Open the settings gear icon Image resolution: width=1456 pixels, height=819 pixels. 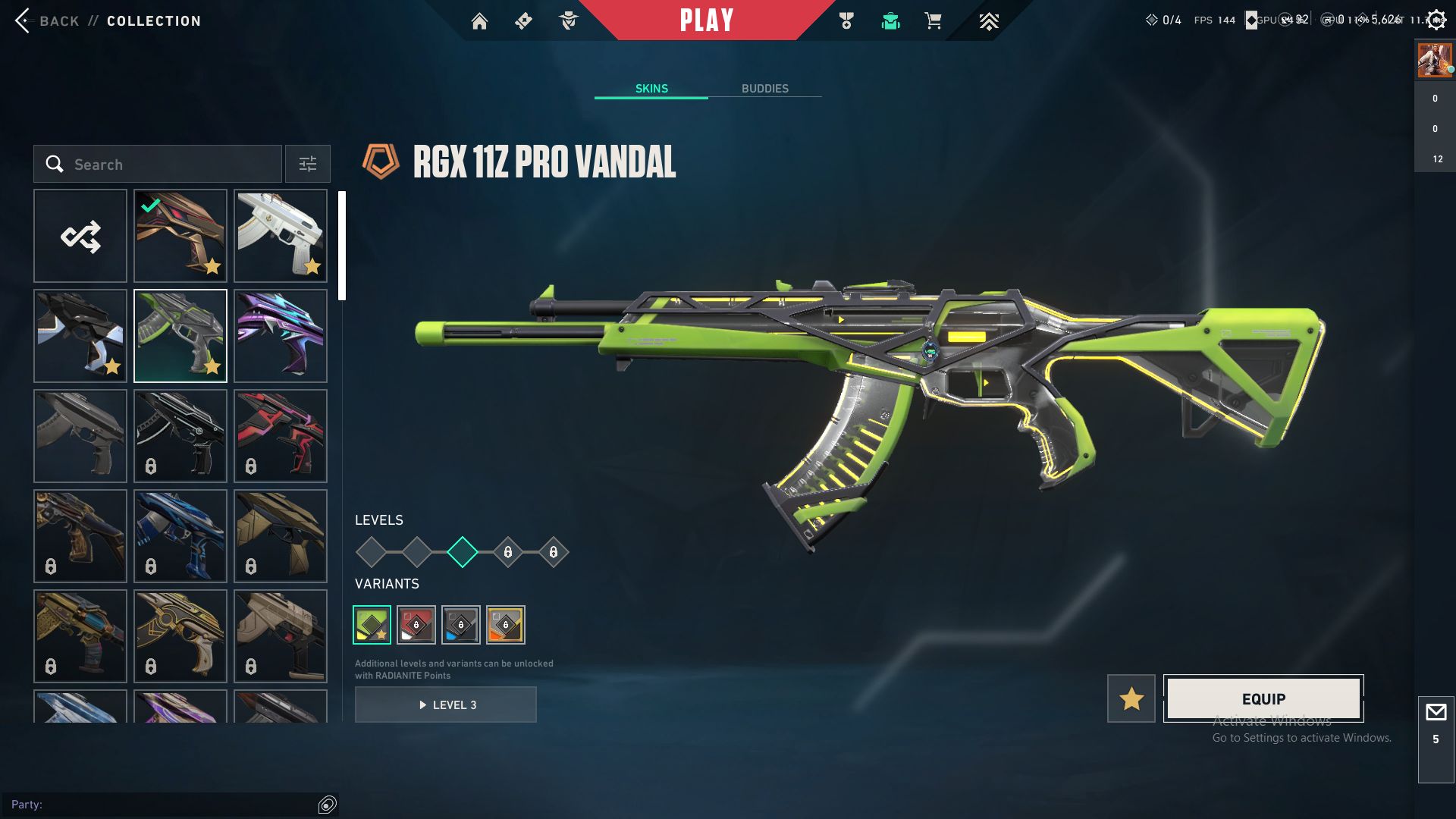point(1436,20)
